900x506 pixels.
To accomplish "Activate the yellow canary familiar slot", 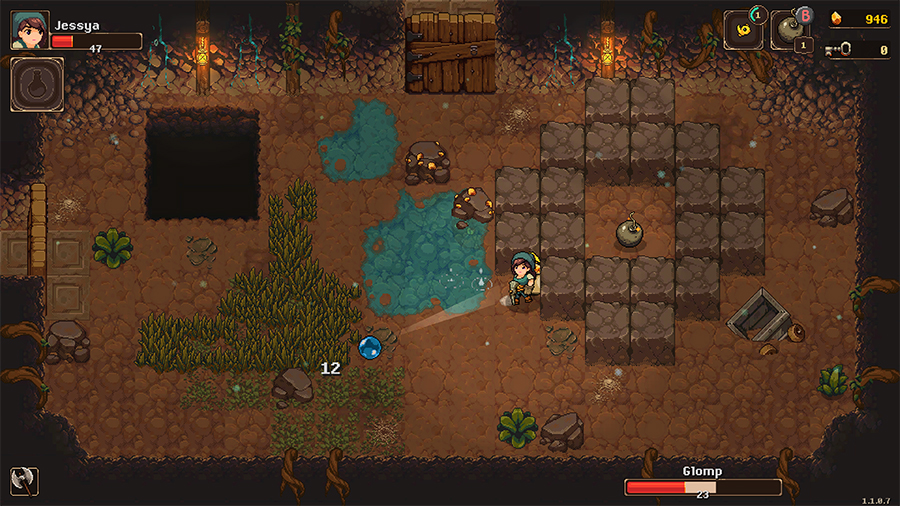I will click(x=744, y=29).
